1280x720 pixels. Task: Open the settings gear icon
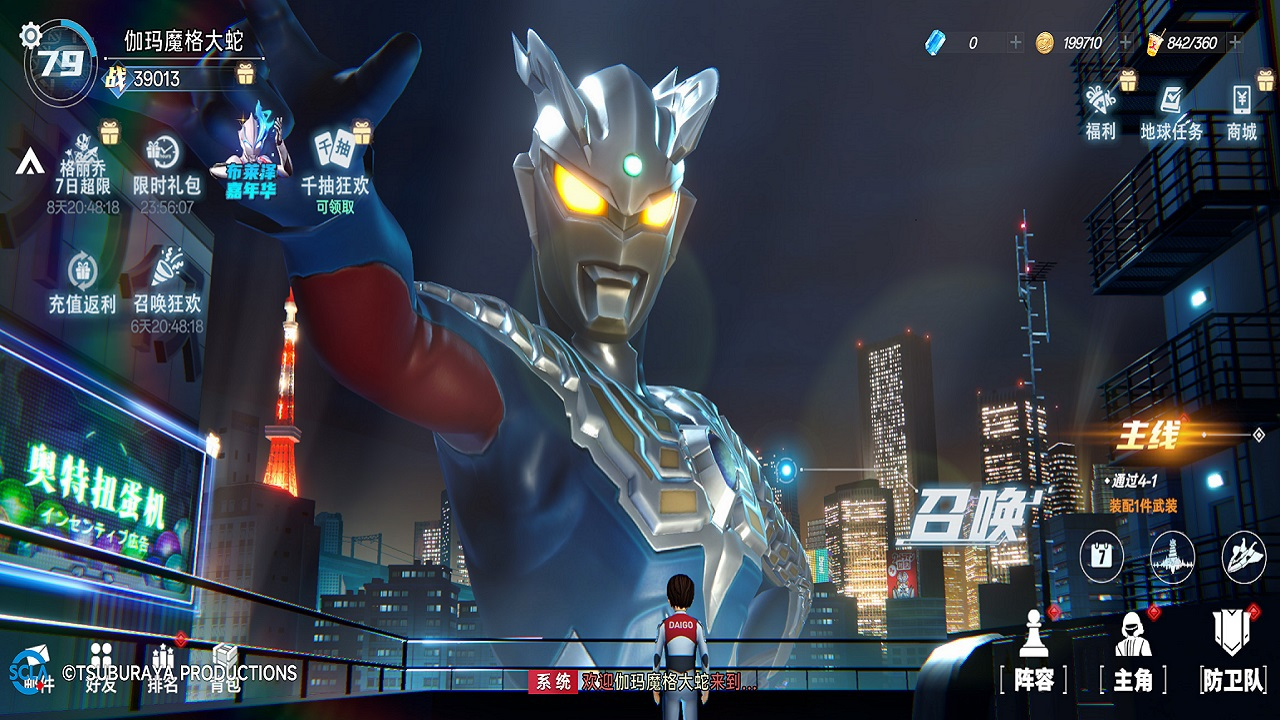click(x=31, y=36)
